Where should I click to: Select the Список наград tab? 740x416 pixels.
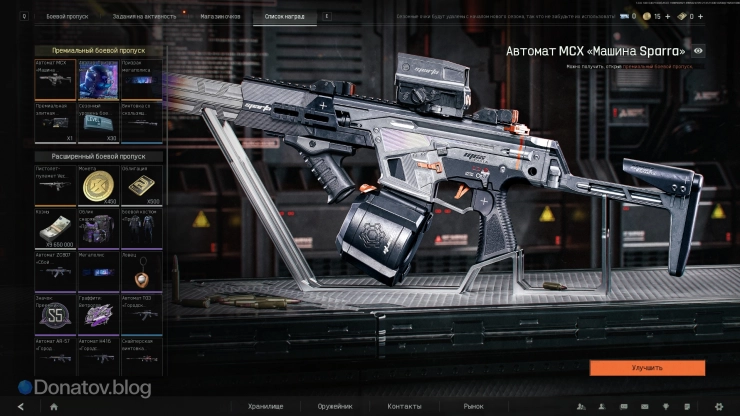pos(284,17)
